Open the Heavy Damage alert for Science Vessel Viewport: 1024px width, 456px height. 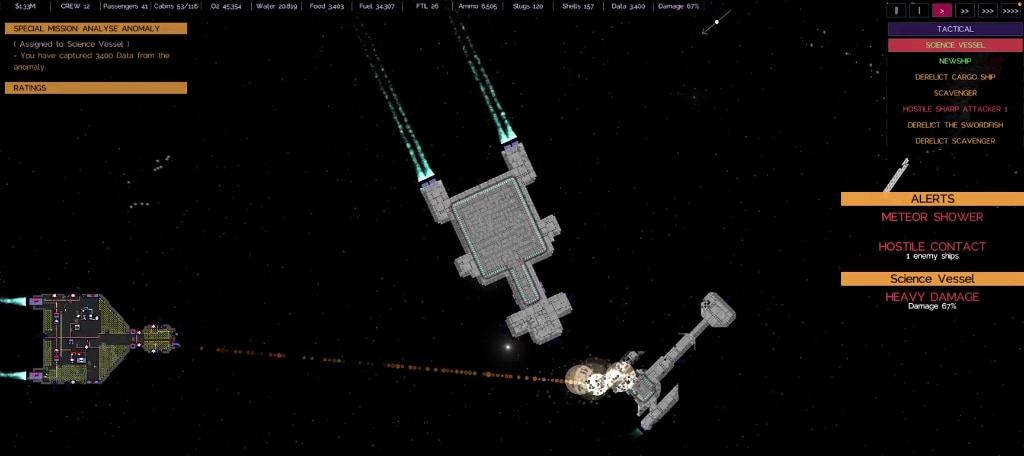tap(932, 297)
